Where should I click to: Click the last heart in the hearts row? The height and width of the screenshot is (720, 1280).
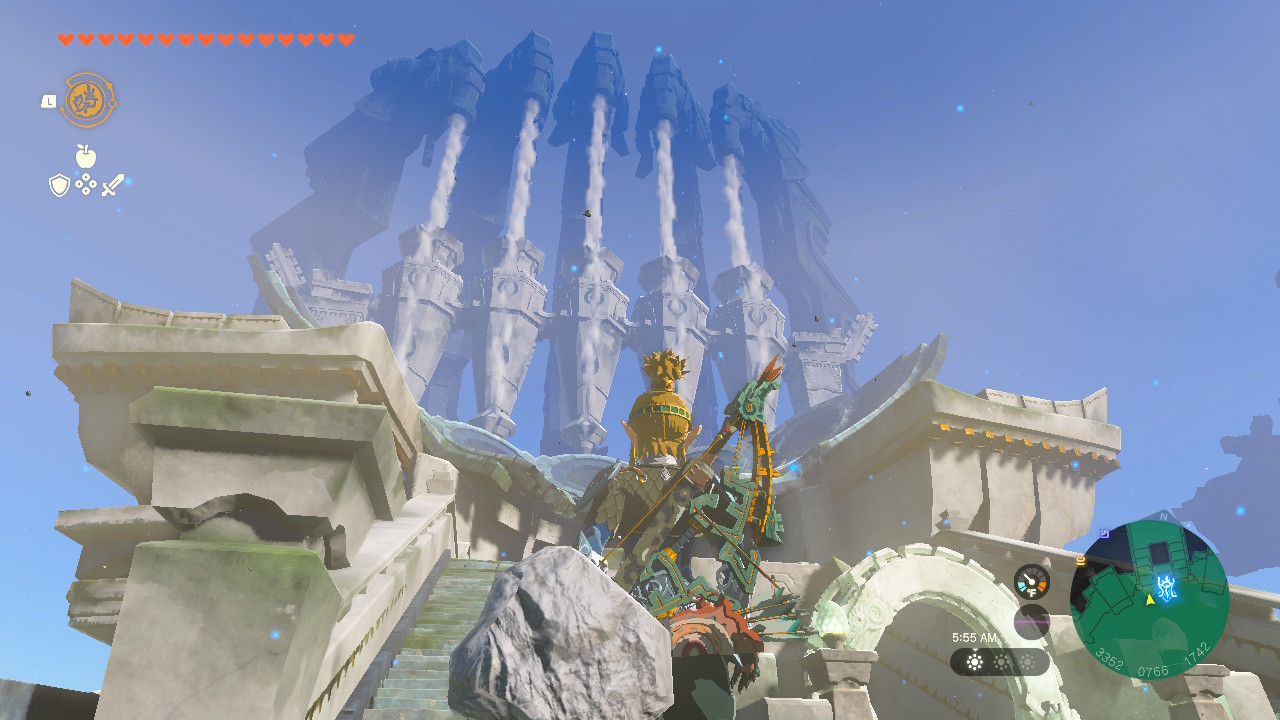(346, 39)
